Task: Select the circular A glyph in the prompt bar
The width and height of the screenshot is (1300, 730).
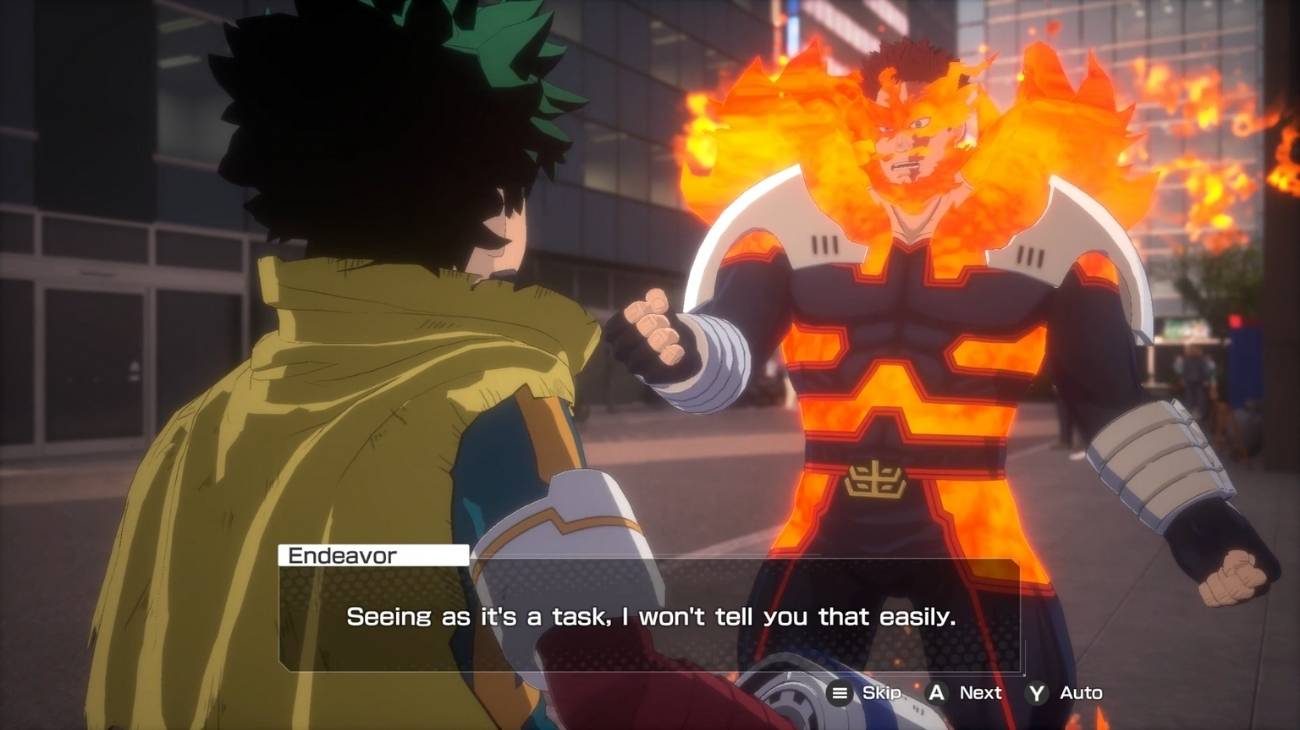Action: (938, 692)
